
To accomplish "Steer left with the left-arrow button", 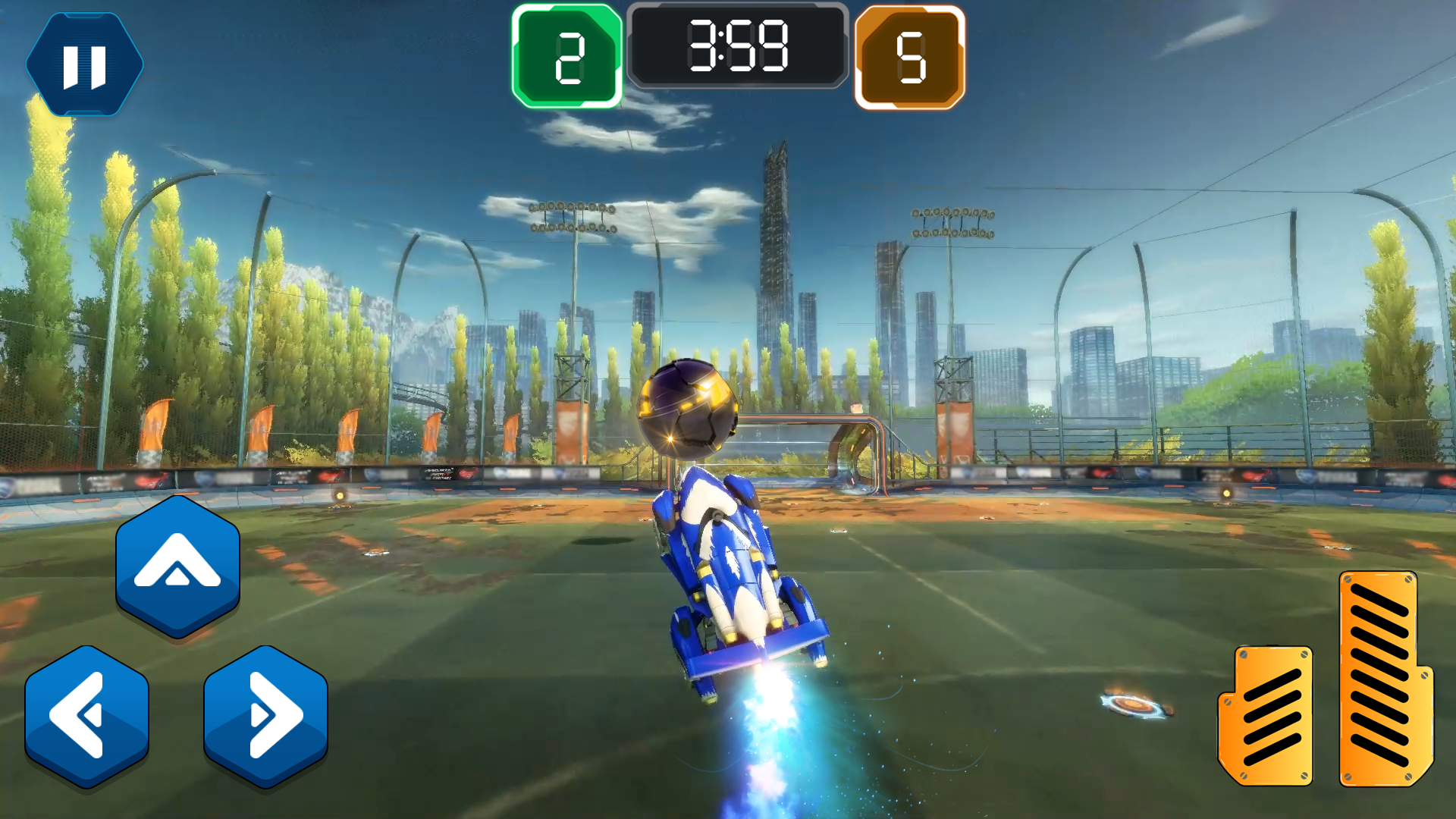I will pos(86,716).
